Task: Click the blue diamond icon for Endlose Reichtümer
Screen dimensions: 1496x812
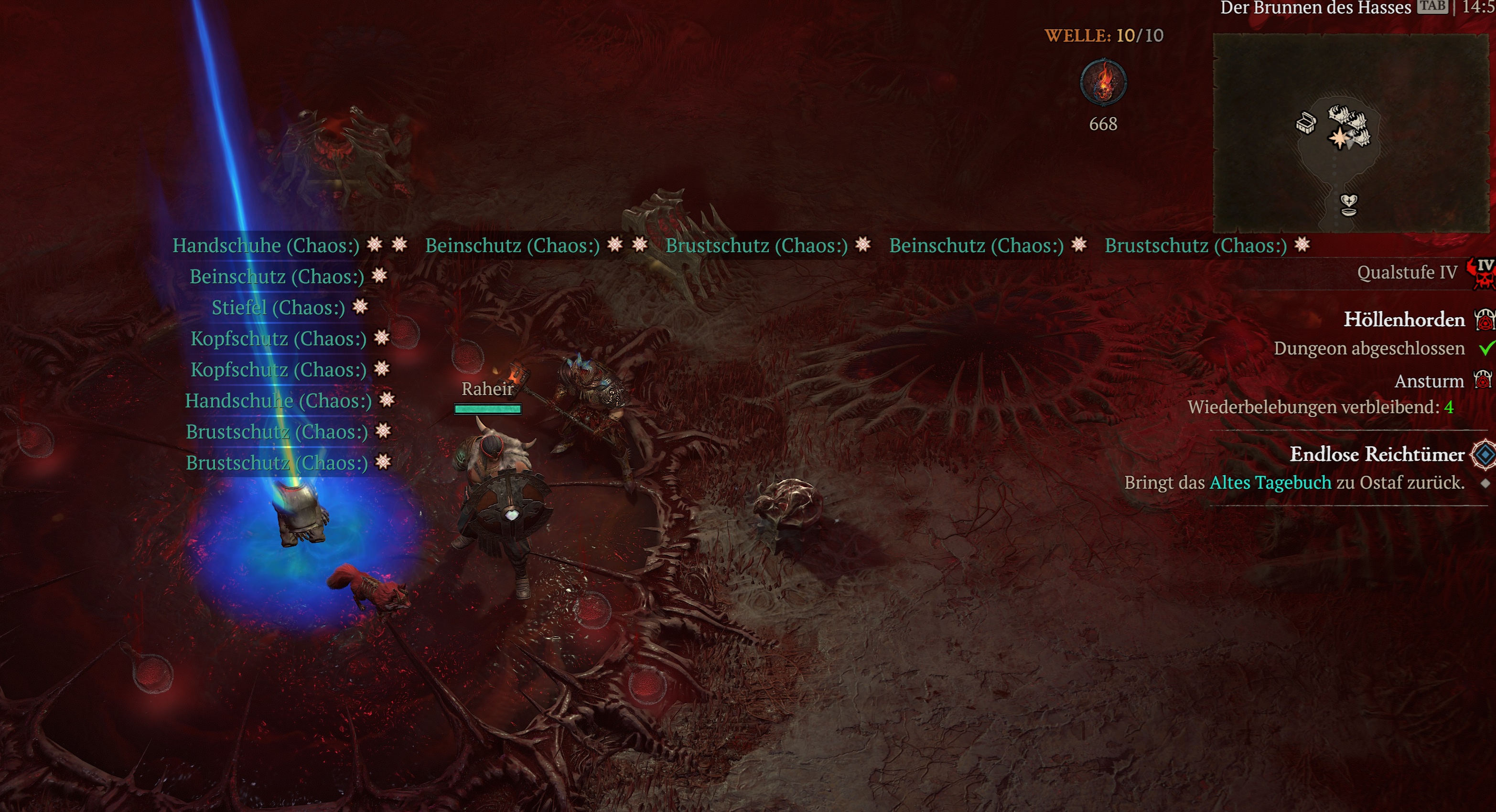Action: tap(1485, 454)
